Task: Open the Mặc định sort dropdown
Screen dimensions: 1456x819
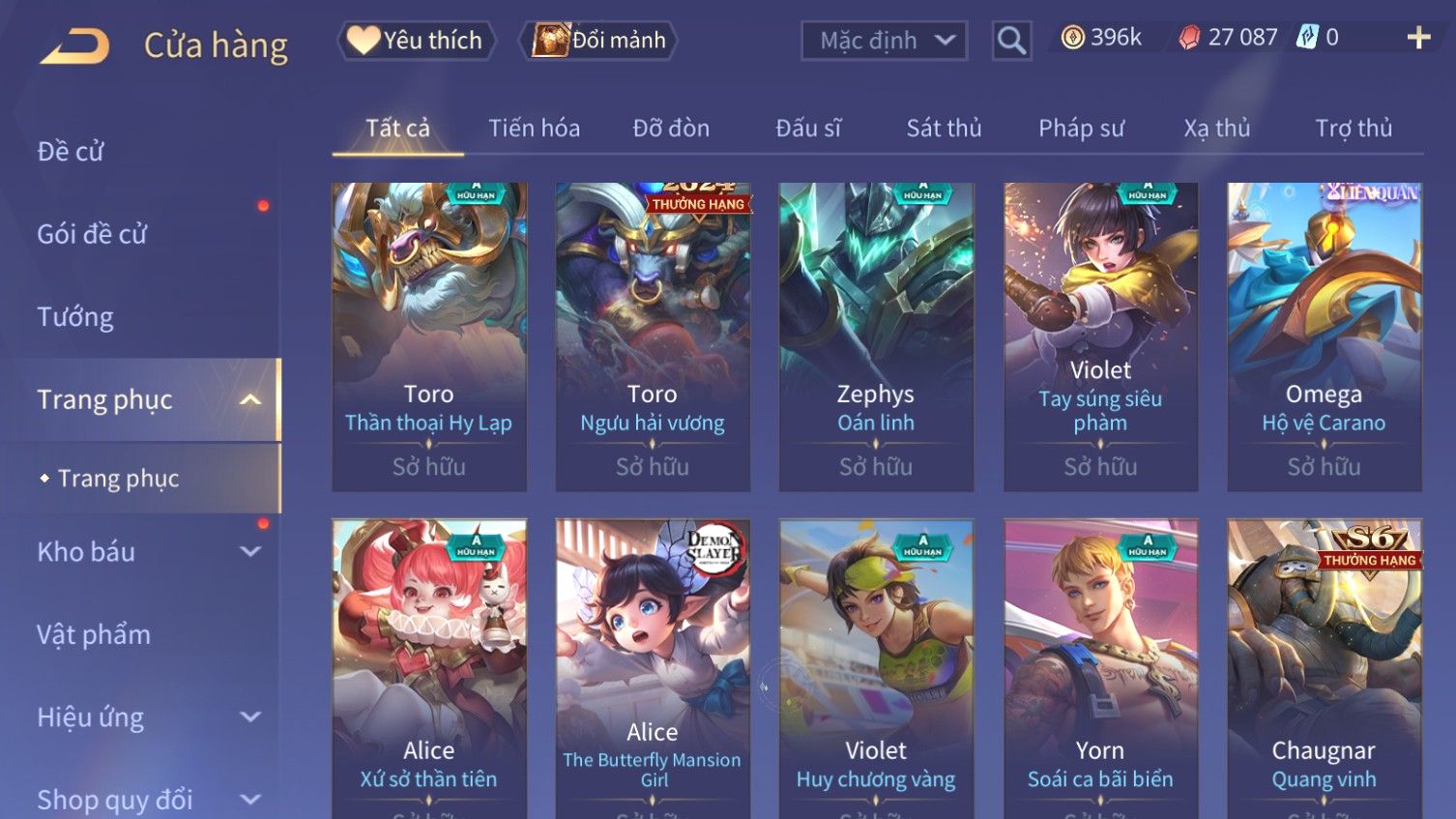Action: (x=884, y=41)
